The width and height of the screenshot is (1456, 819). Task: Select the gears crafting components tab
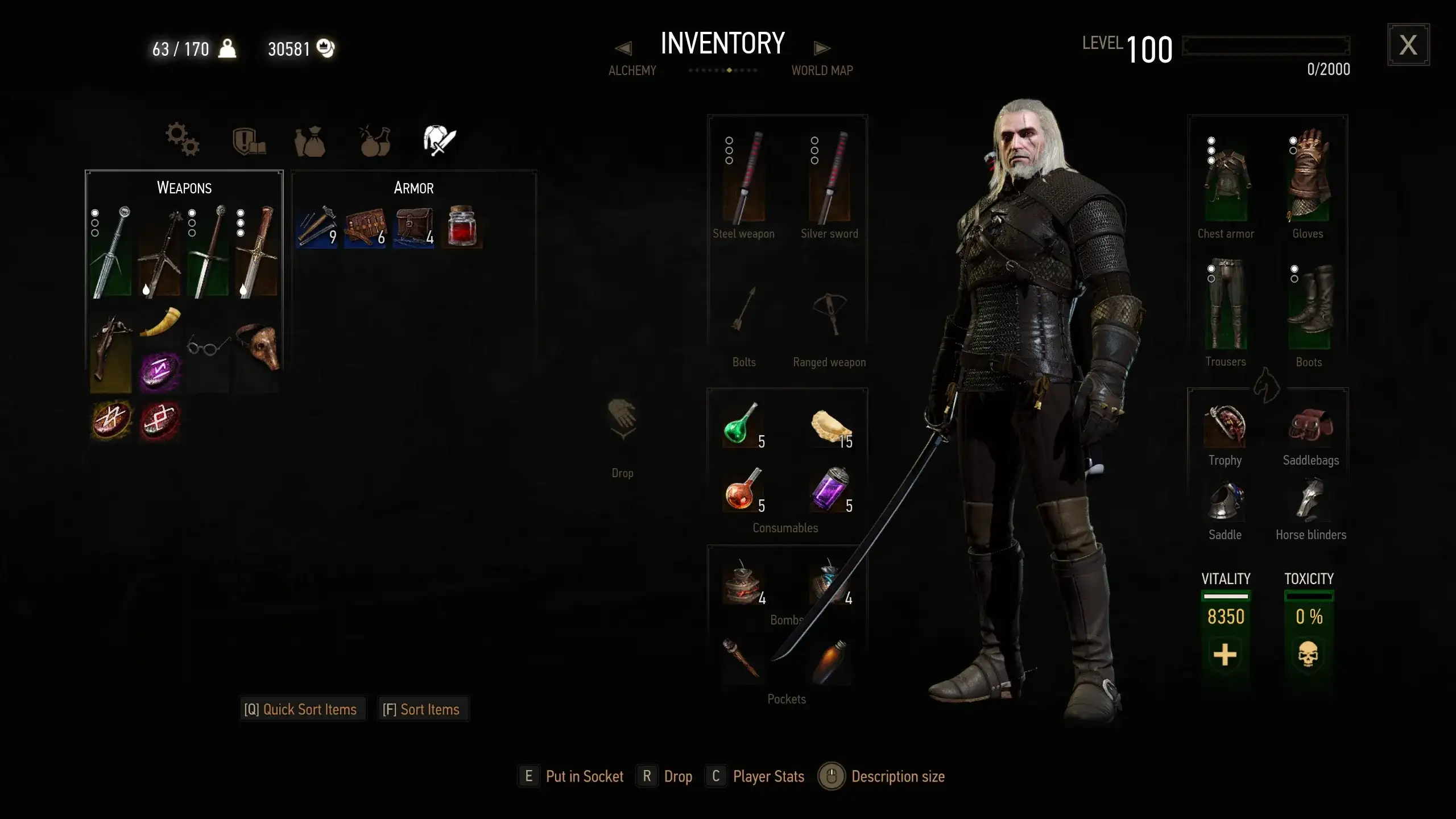[x=182, y=139]
